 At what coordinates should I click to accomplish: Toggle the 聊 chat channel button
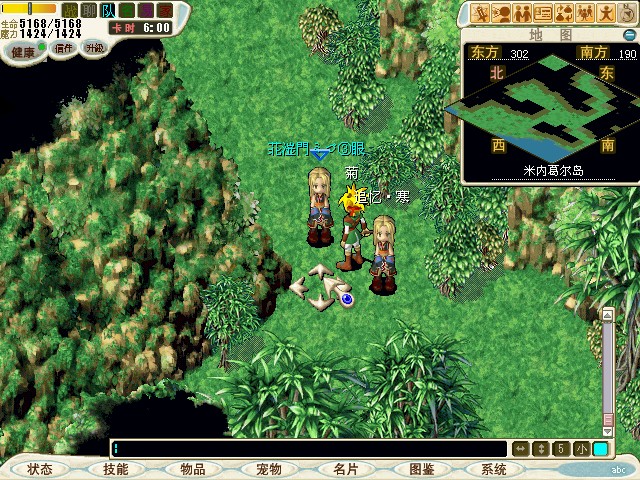88,10
